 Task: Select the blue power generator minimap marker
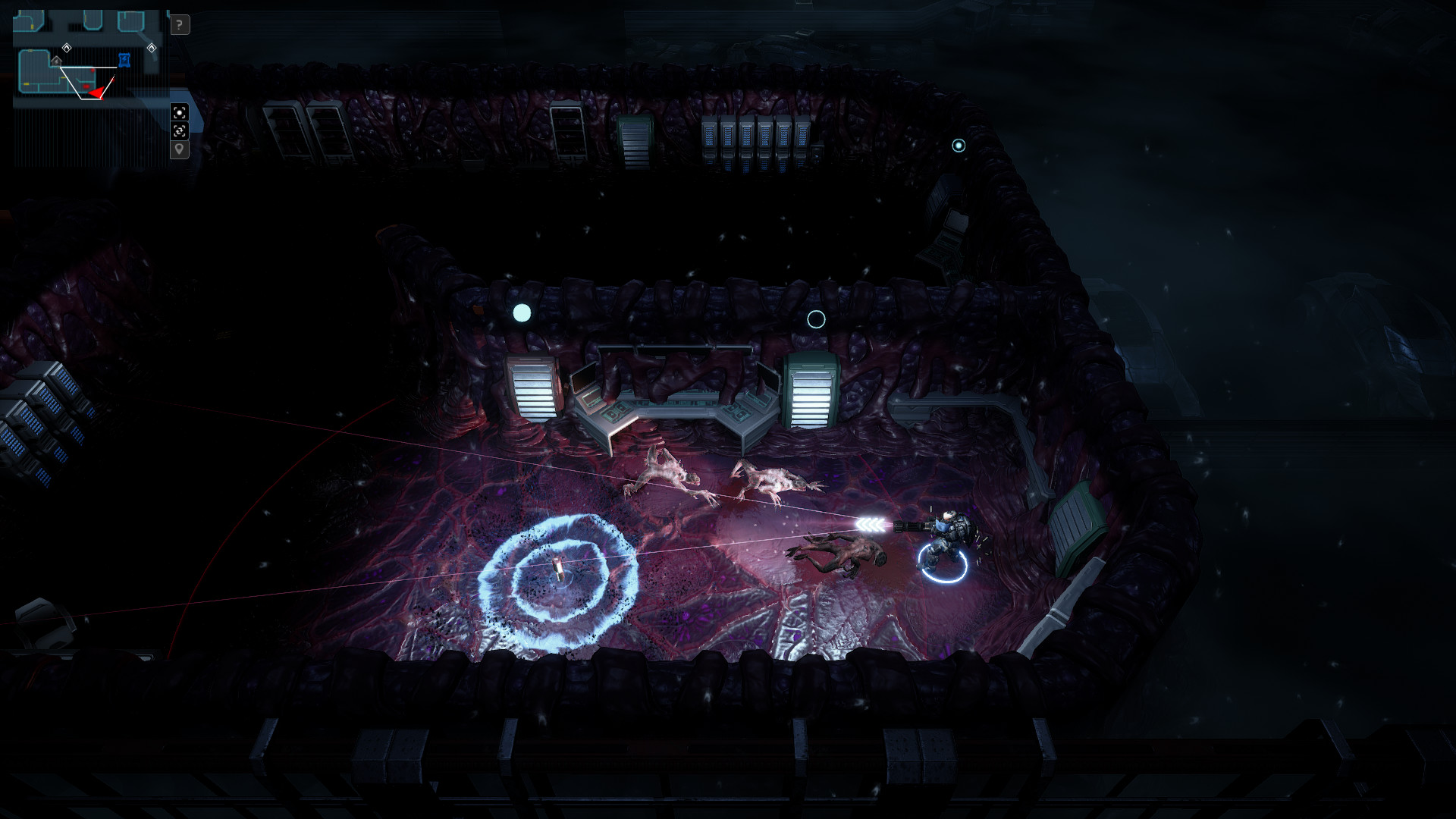124,59
